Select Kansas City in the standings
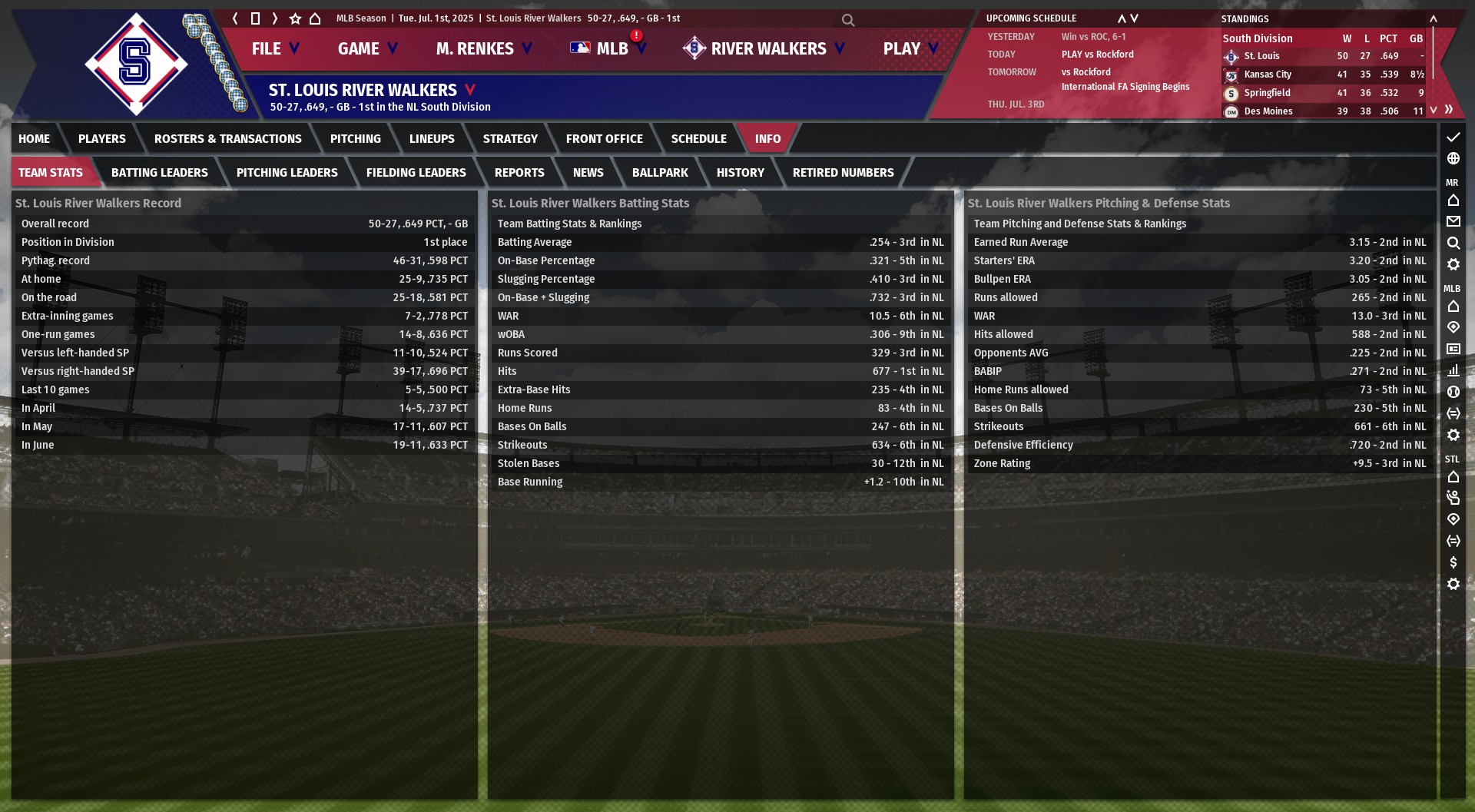This screenshot has width=1475, height=812. point(1268,75)
